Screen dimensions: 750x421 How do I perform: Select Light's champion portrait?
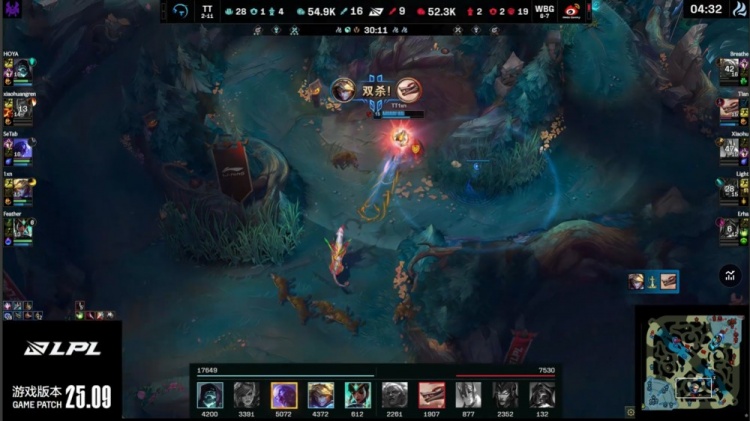coord(729,189)
